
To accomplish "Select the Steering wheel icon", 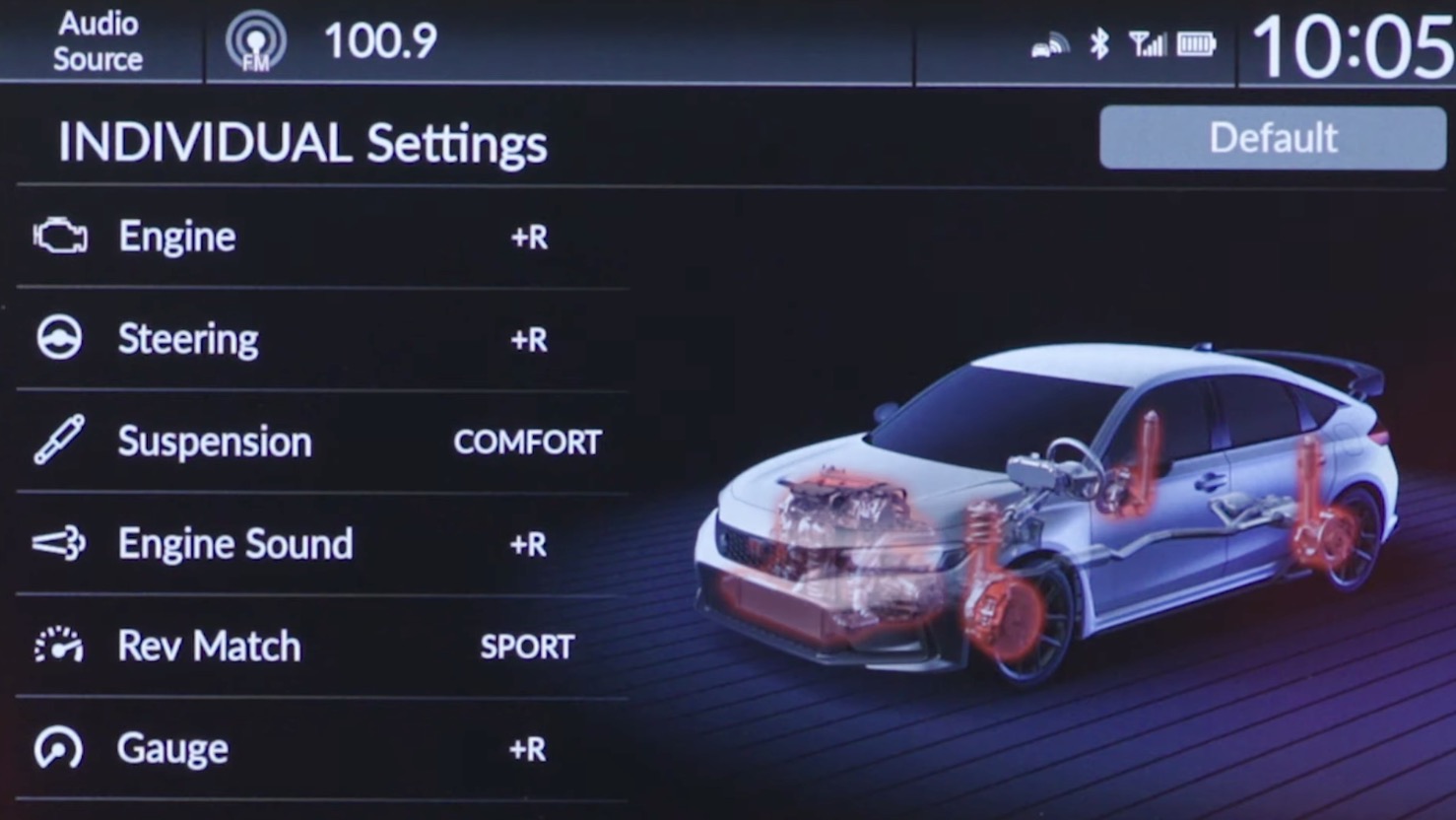I will (59, 338).
